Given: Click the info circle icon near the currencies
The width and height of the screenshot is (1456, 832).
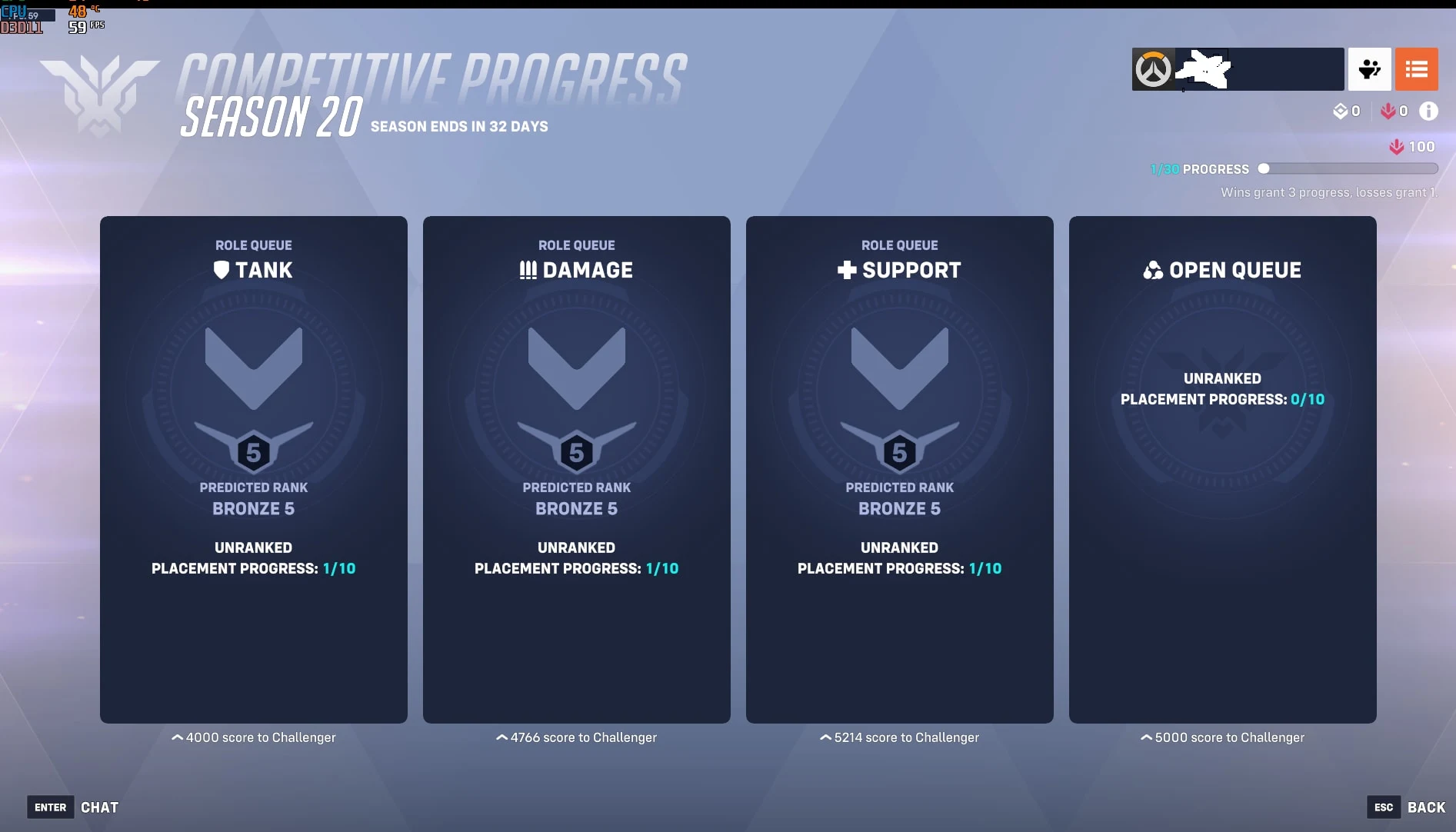Looking at the screenshot, I should pyautogui.click(x=1430, y=111).
